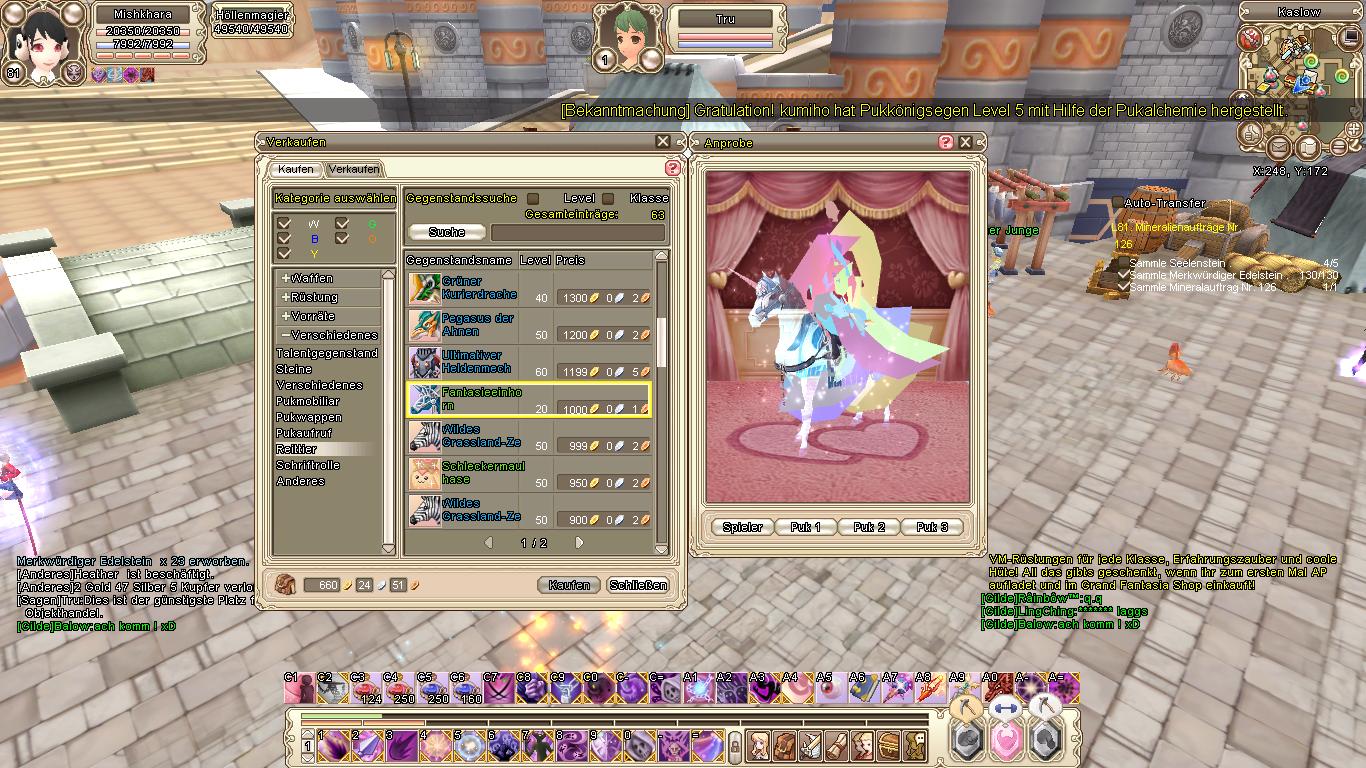
Task: Click the Suche search button
Action: click(447, 232)
